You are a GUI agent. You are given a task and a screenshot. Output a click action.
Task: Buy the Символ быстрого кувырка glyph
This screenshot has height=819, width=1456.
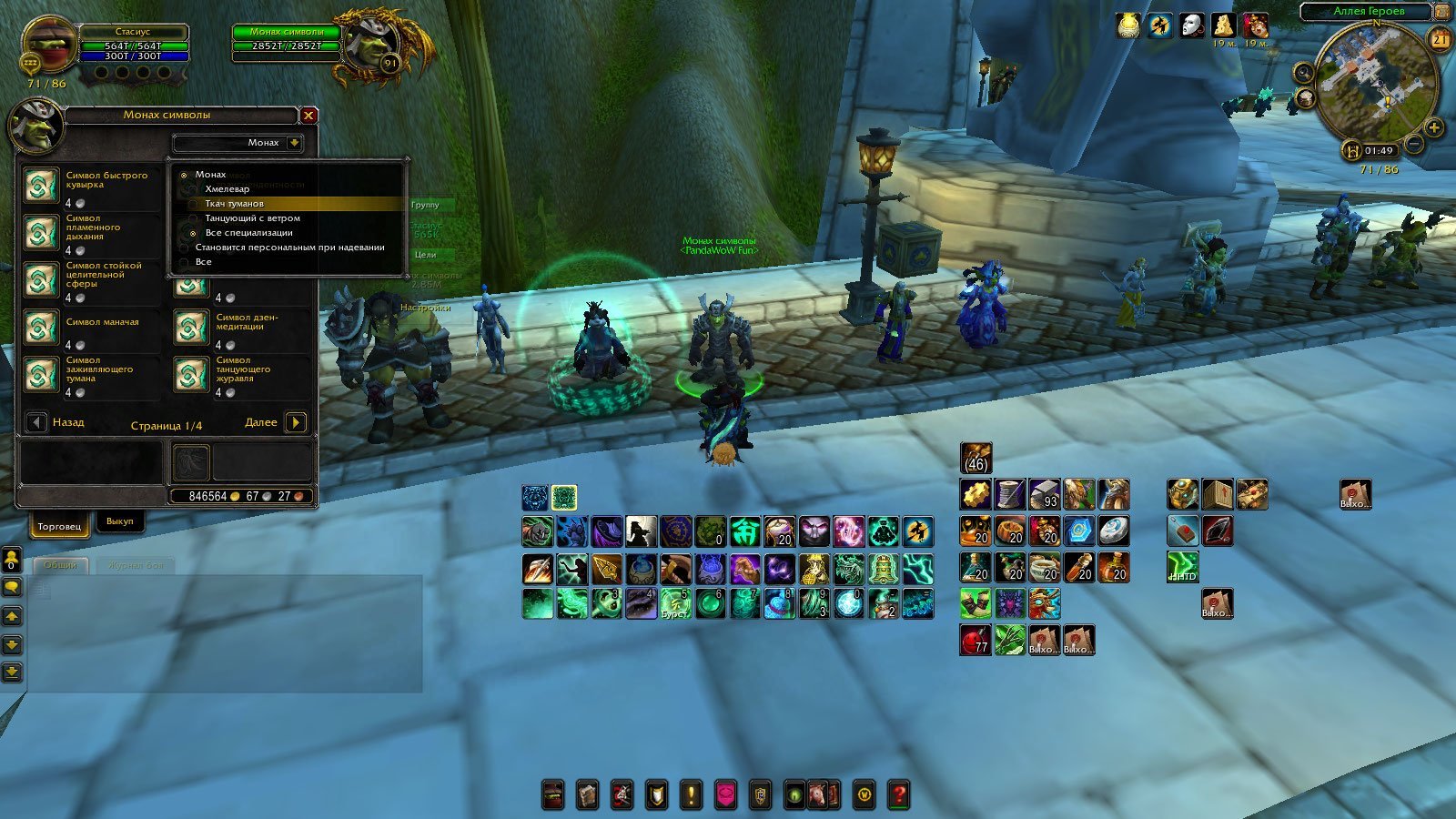click(41, 187)
